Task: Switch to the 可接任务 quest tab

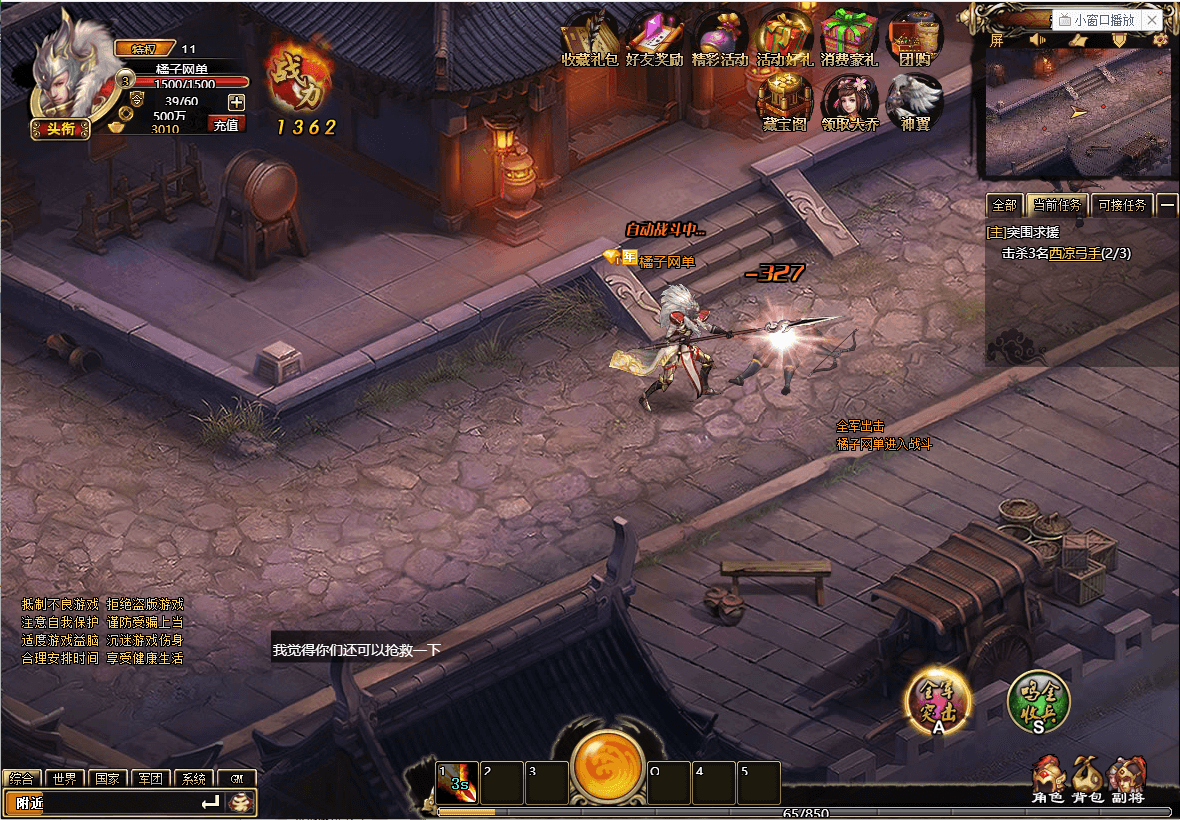Action: click(x=1122, y=205)
